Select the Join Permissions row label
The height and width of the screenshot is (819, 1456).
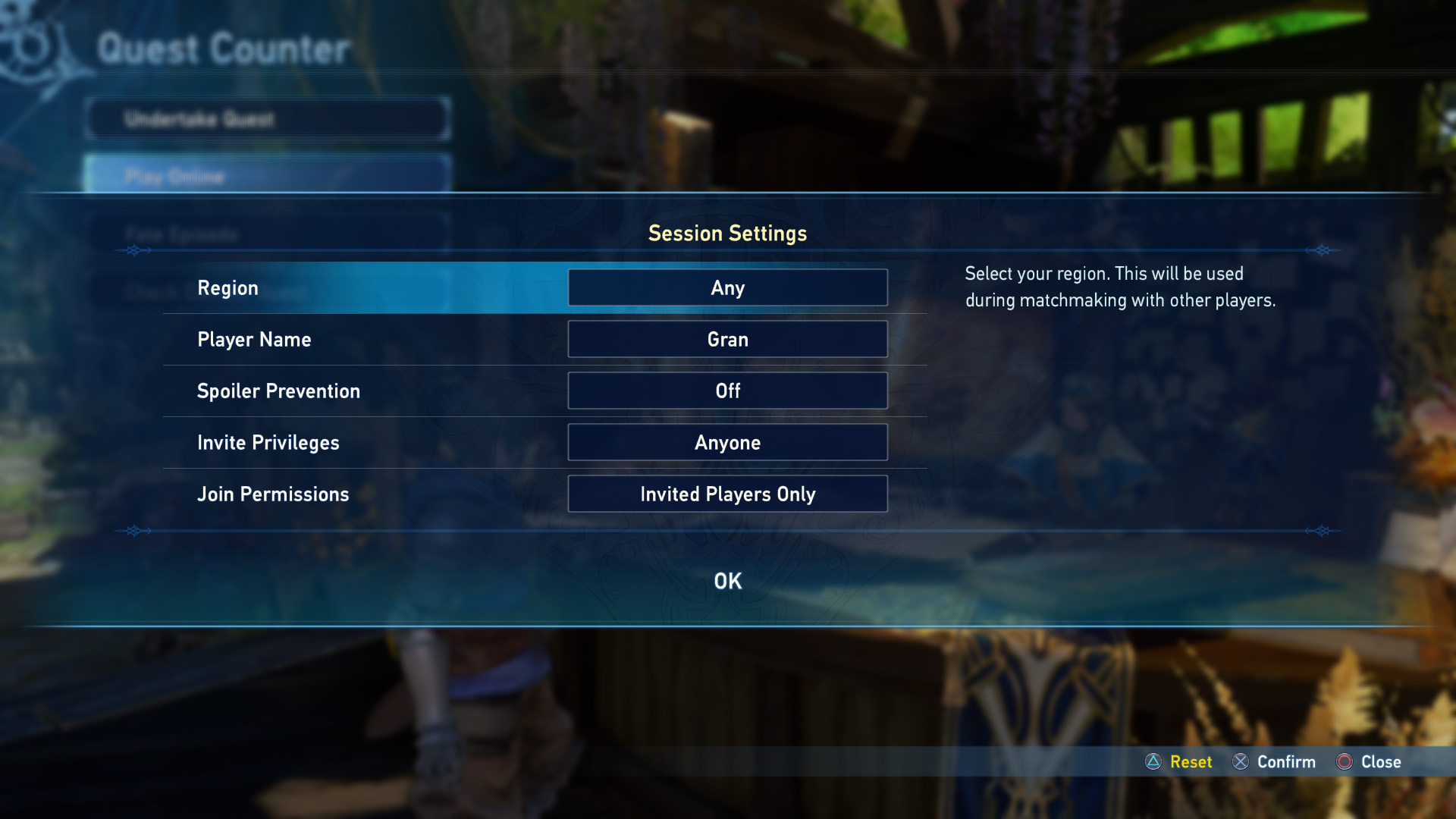[273, 494]
